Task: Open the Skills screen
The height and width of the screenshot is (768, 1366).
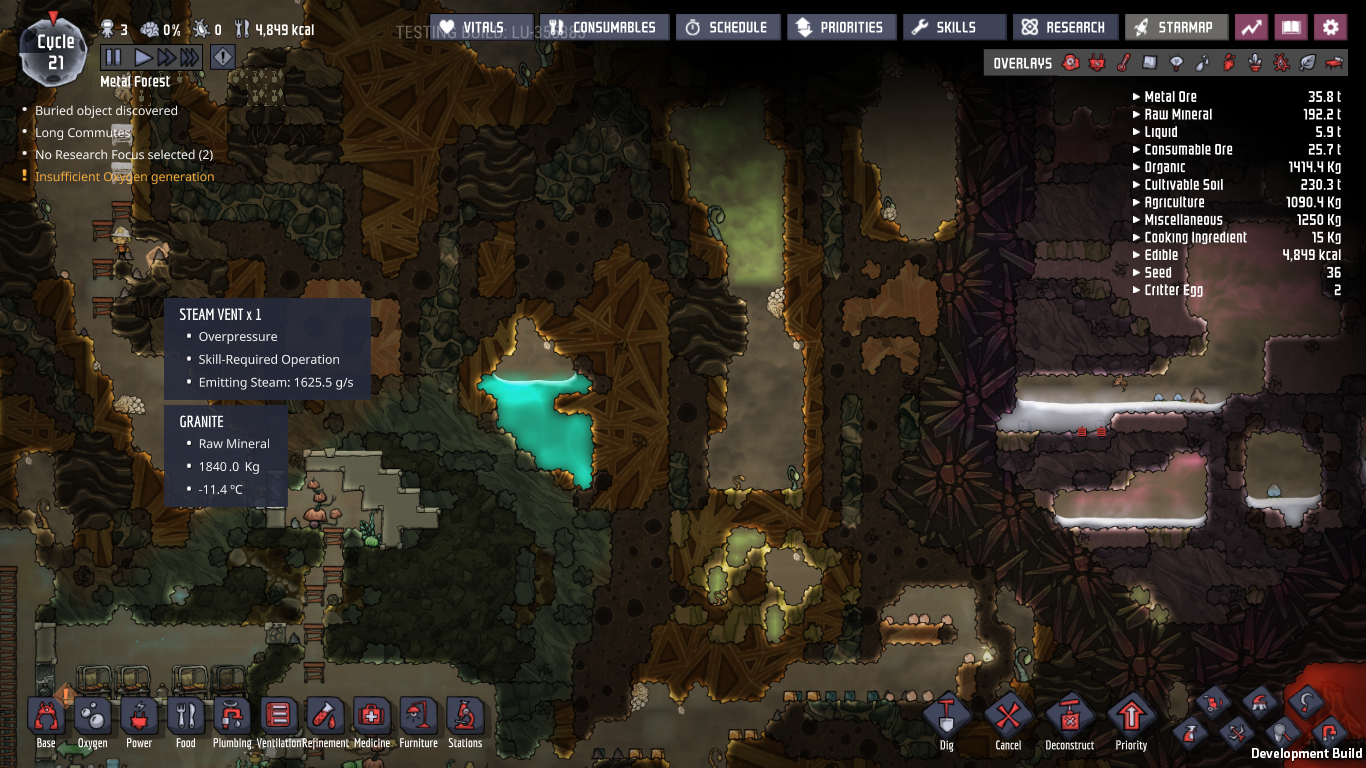Action: (954, 27)
